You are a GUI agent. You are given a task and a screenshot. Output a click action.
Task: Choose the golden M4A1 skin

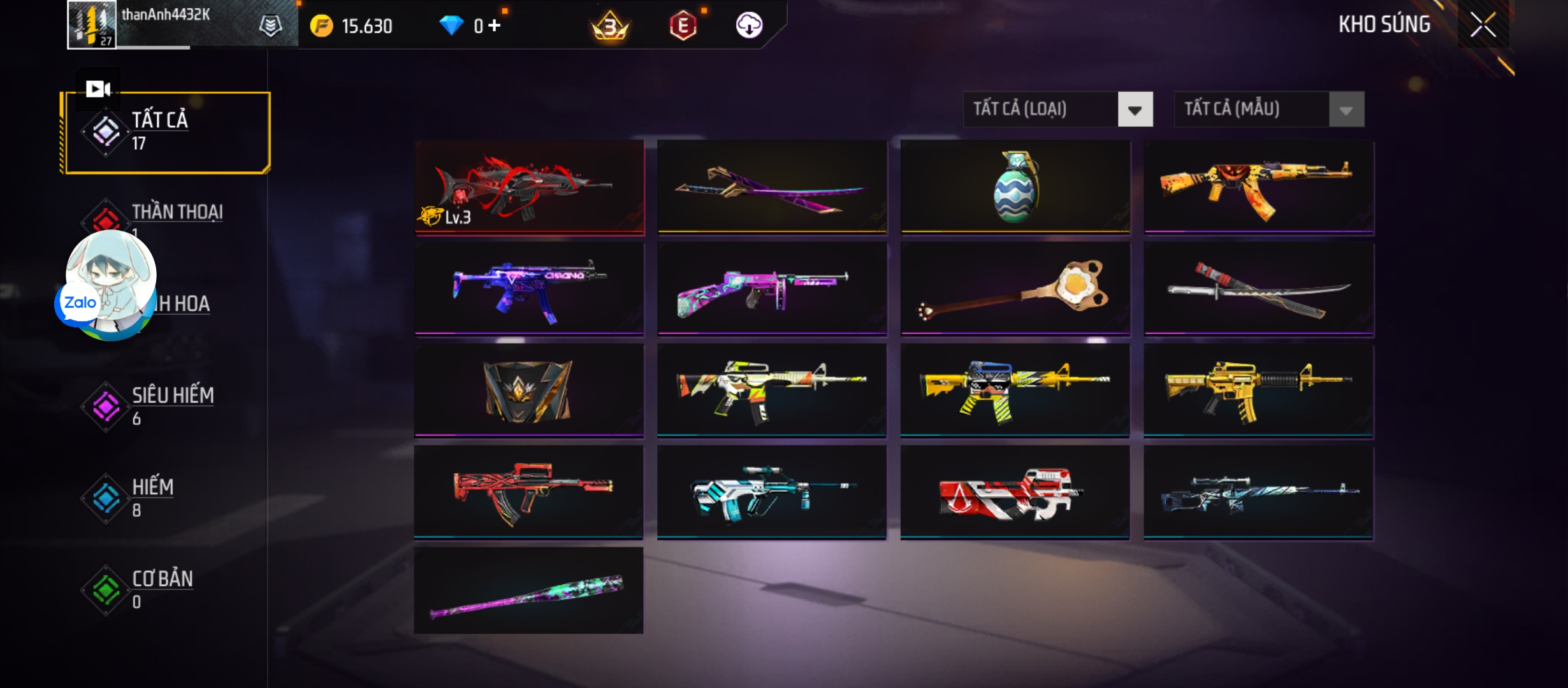1258,390
